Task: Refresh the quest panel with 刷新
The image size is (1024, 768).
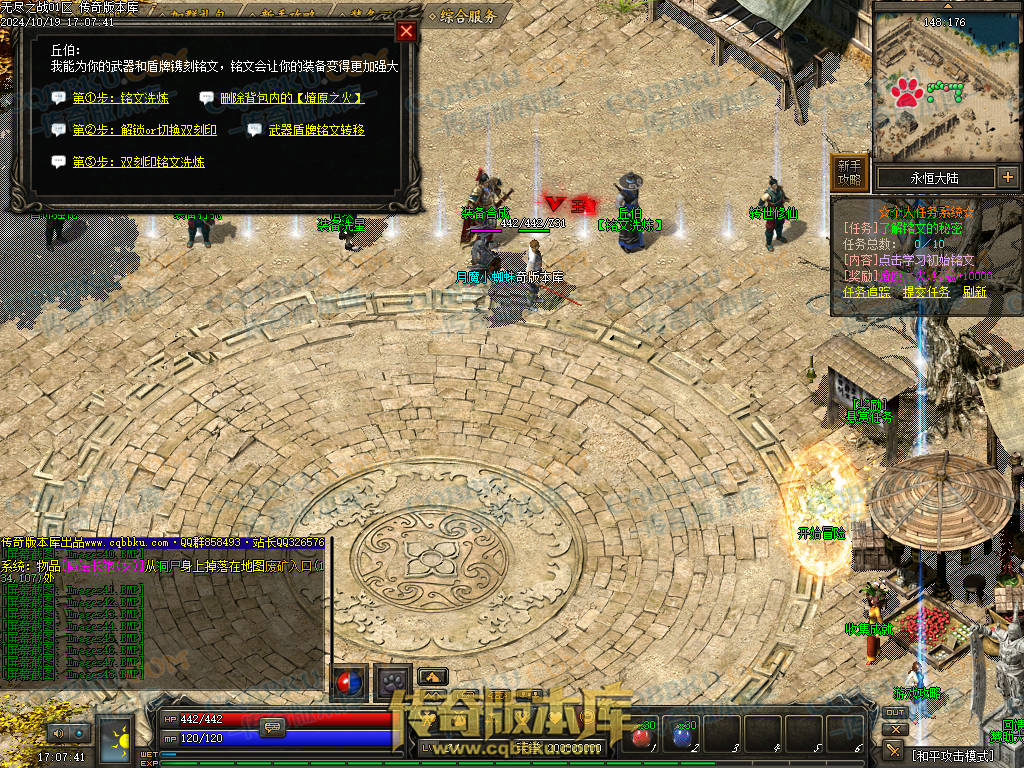Action: coord(975,292)
